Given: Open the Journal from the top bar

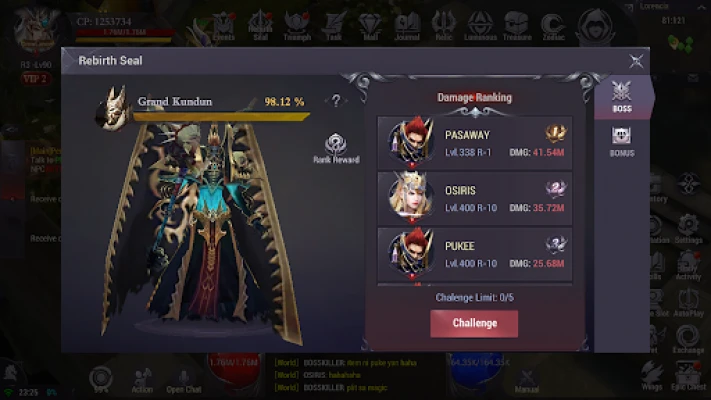Looking at the screenshot, I should click(406, 24).
